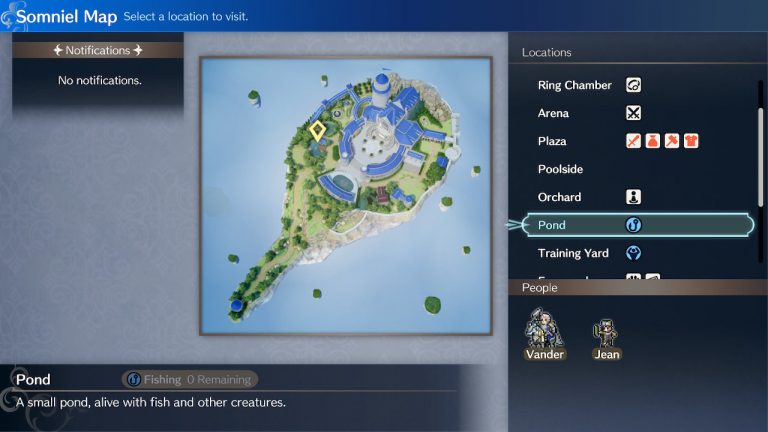Go to the Orchard location
This screenshot has height=432, width=768.
pos(559,197)
